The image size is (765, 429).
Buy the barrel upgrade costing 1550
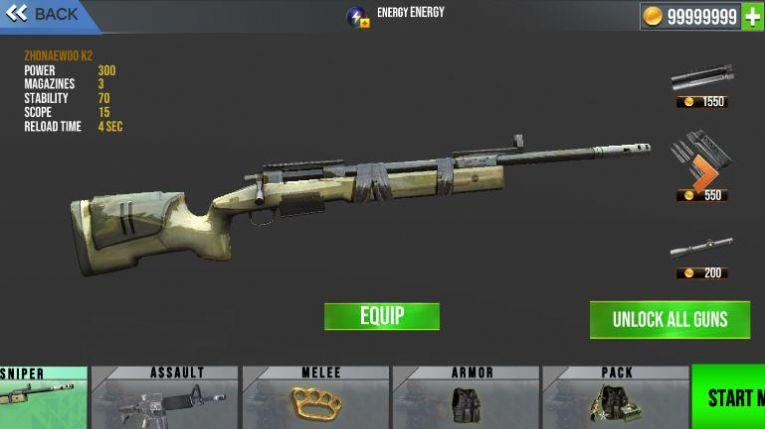pyautogui.click(x=702, y=84)
